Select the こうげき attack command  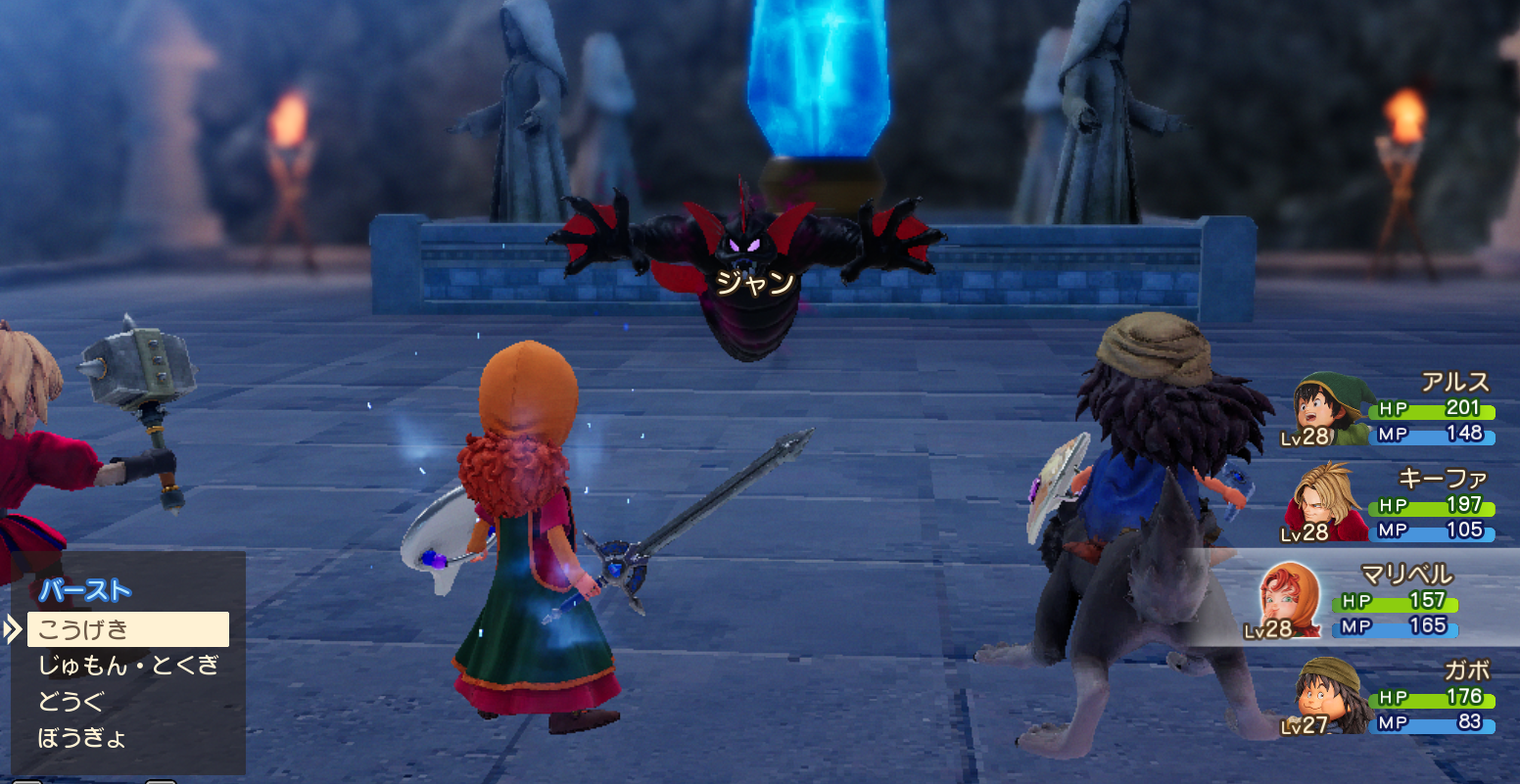tap(127, 629)
